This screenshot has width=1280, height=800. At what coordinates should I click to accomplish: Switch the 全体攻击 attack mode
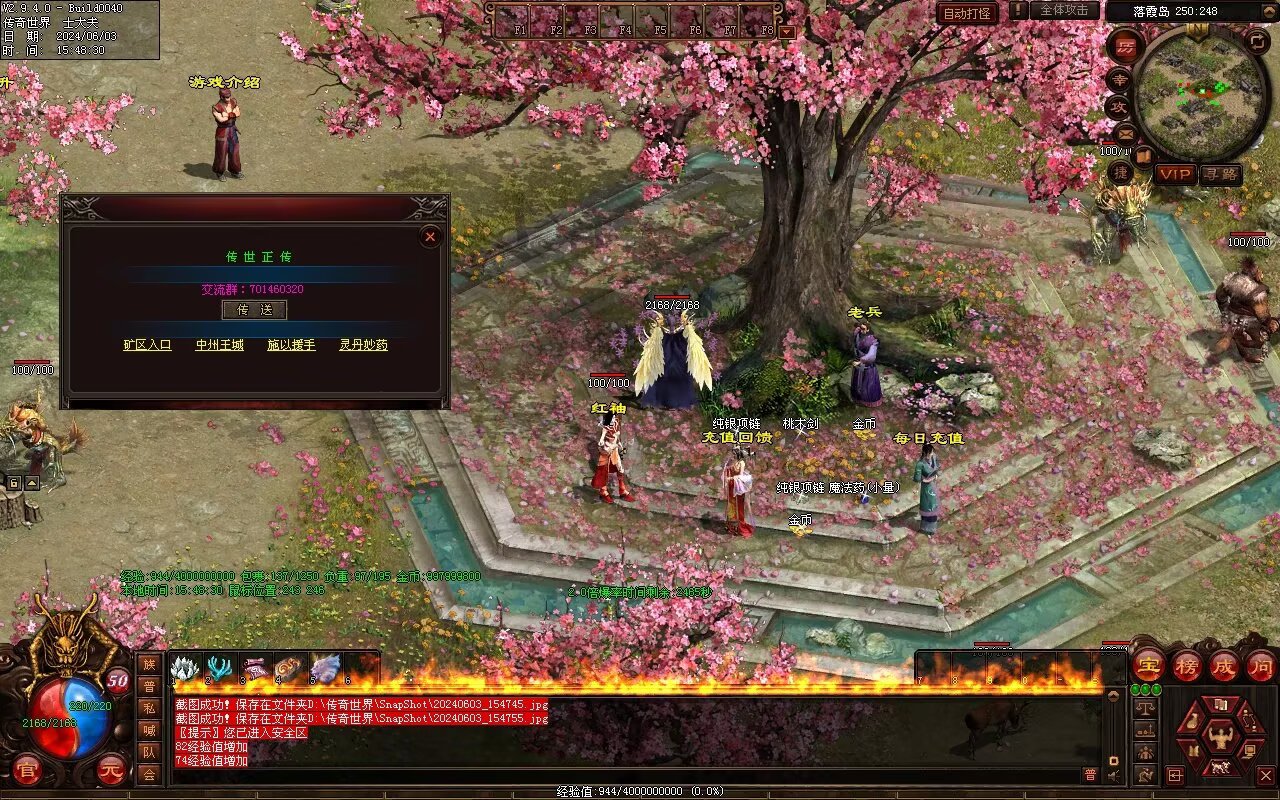1064,10
